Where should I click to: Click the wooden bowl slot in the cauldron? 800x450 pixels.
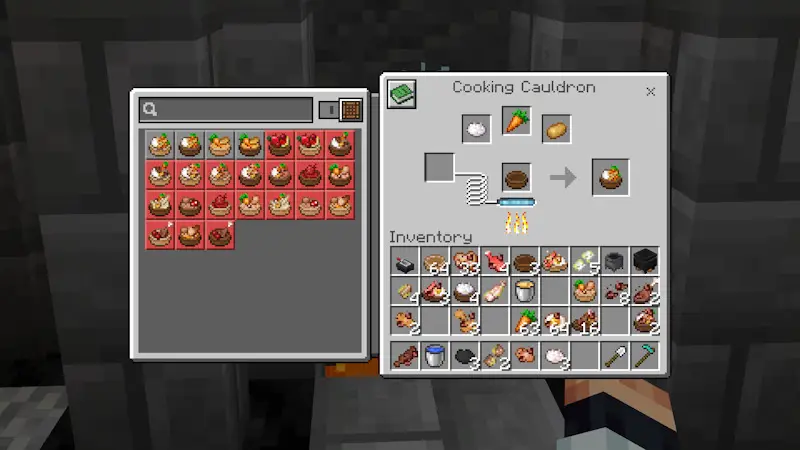[516, 178]
